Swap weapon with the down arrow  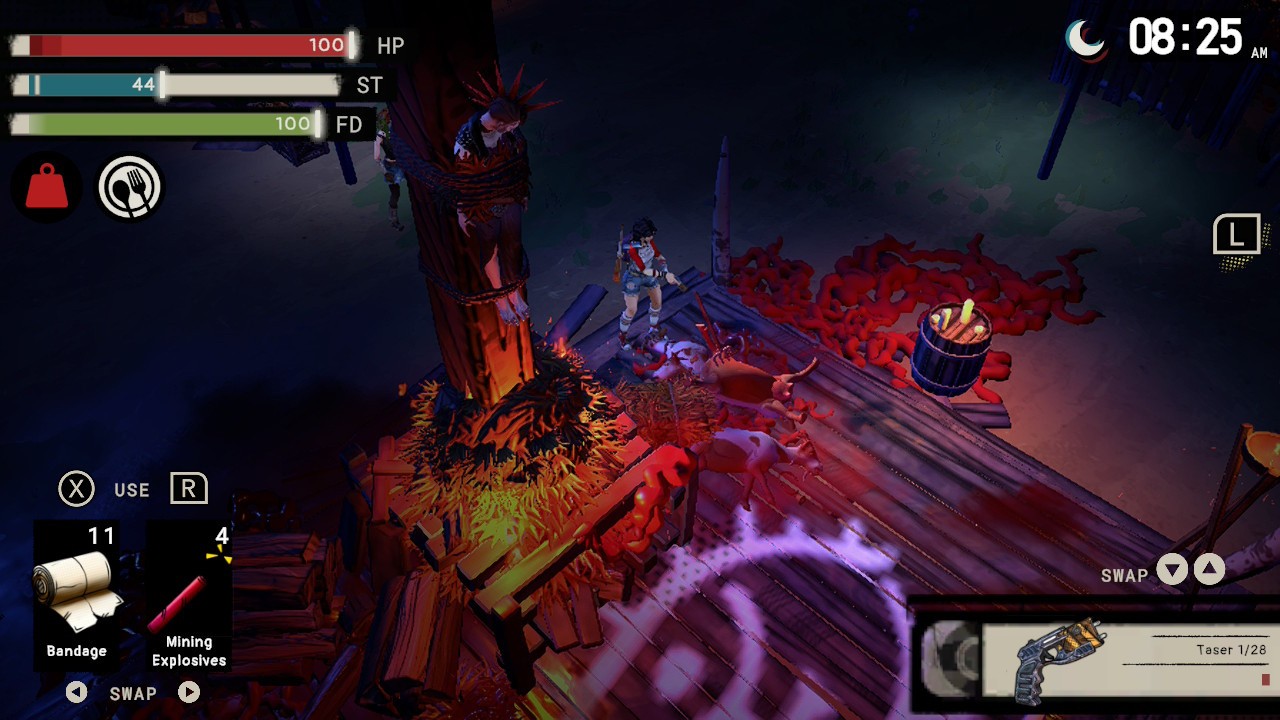point(1172,571)
